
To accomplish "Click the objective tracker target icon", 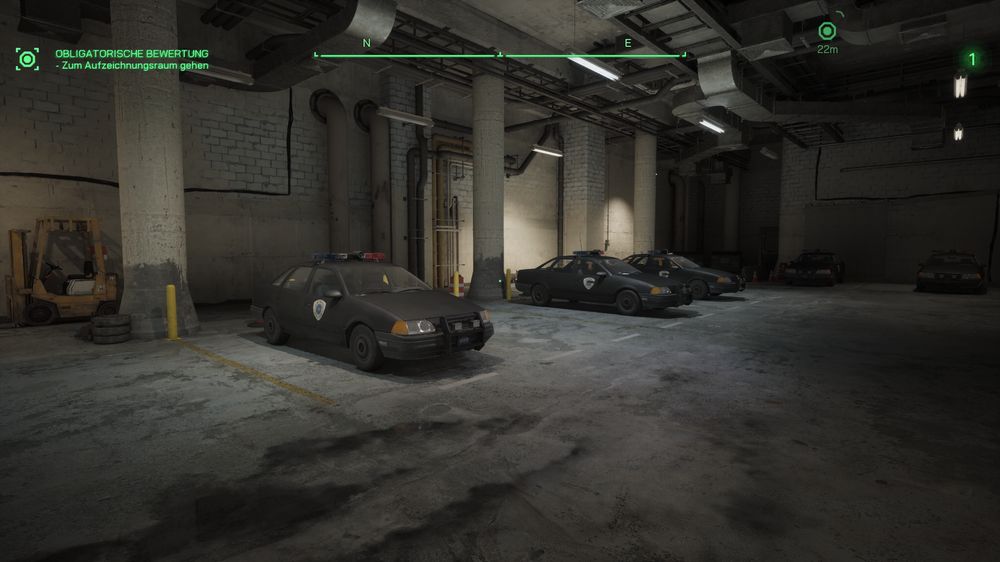I will (27, 59).
